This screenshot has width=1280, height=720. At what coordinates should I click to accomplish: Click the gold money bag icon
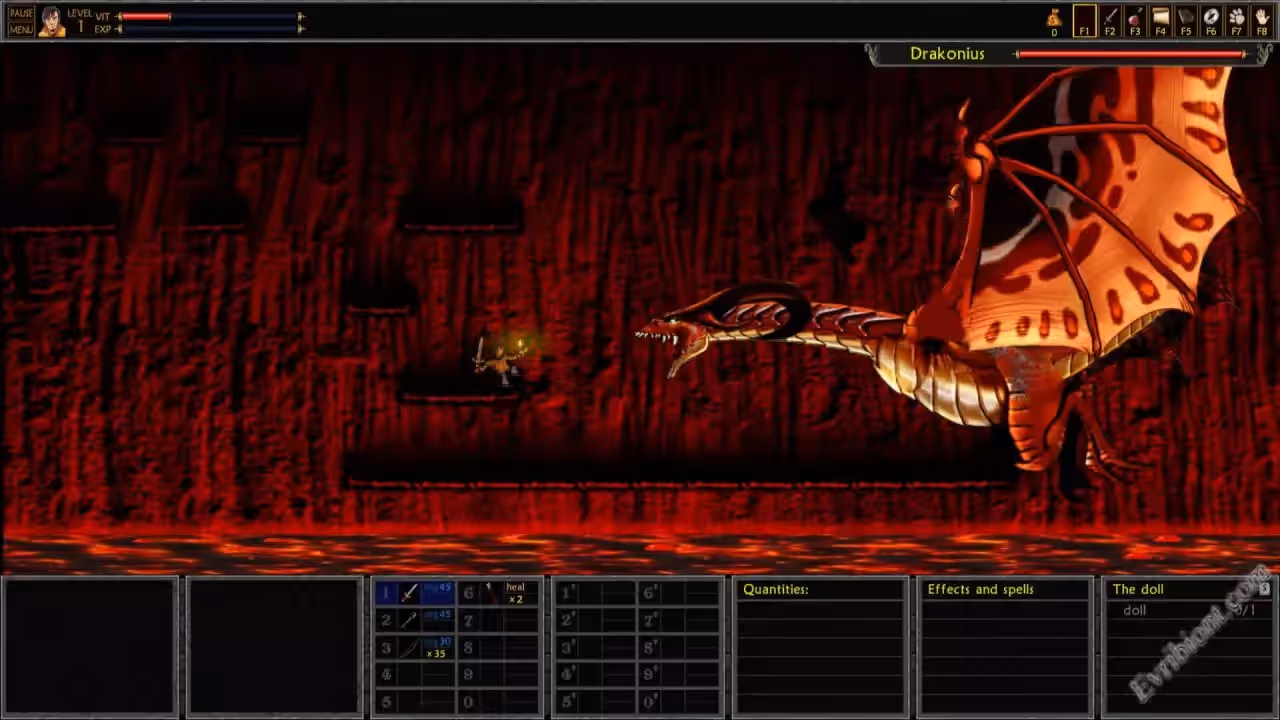coord(1054,18)
